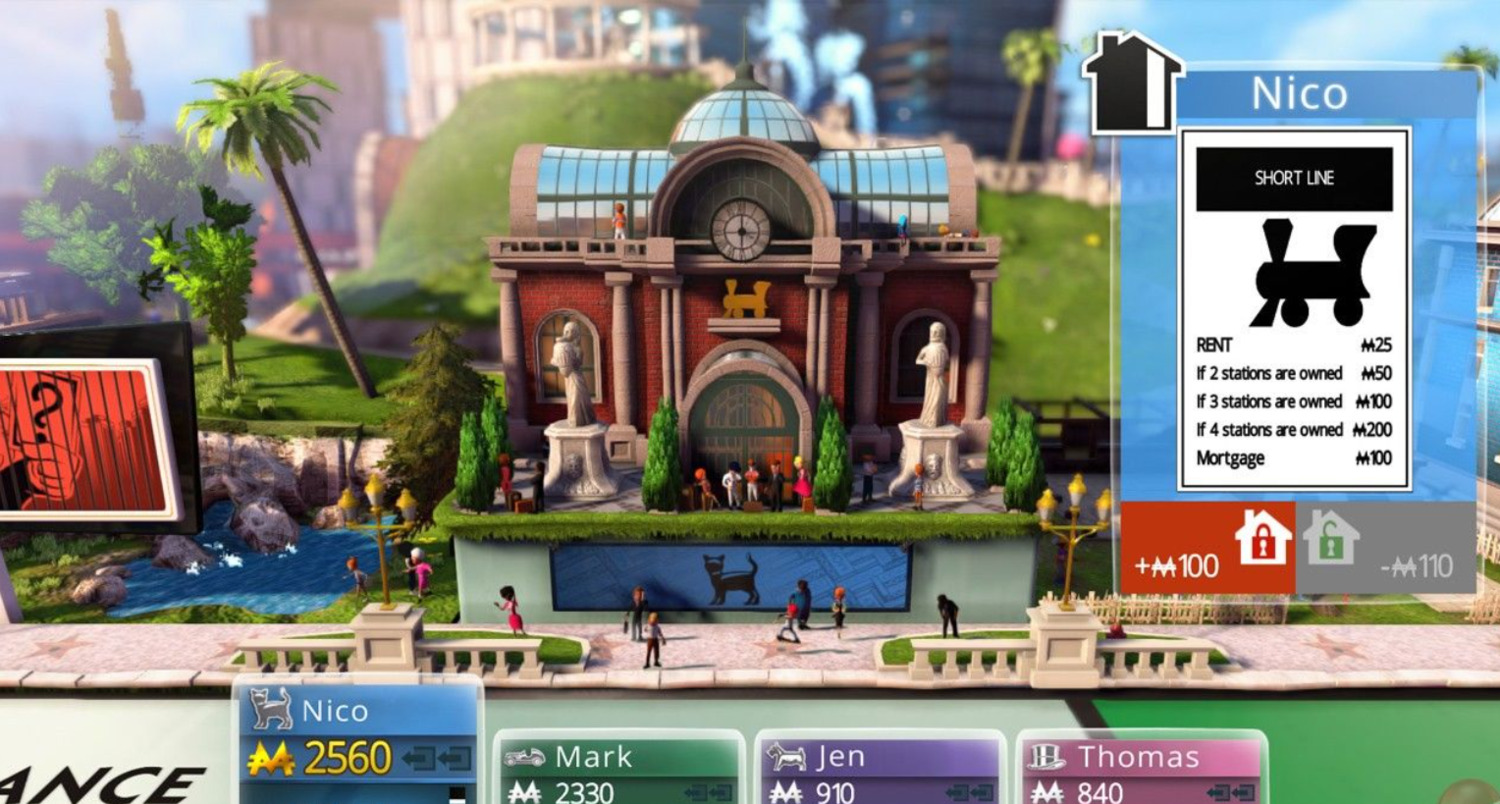
Task: Select the red Chance card
Action: pos(85,438)
